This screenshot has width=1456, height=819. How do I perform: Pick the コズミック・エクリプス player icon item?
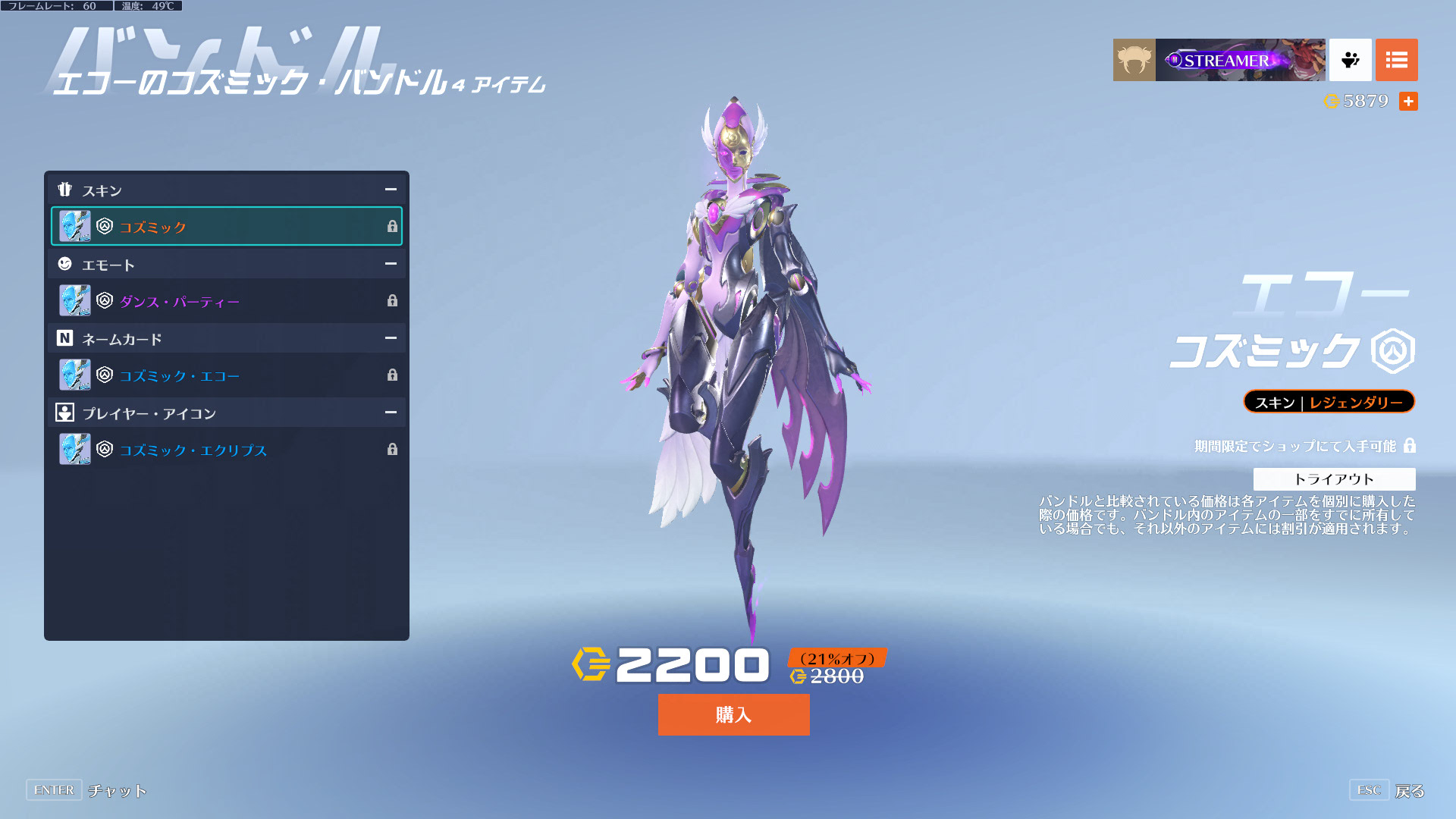coord(226,450)
